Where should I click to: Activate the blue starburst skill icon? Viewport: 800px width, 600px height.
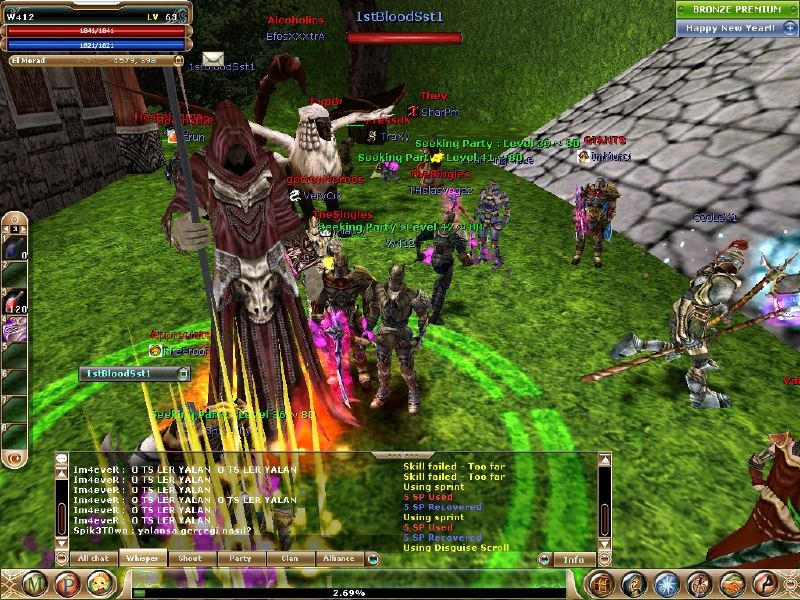pos(667,583)
